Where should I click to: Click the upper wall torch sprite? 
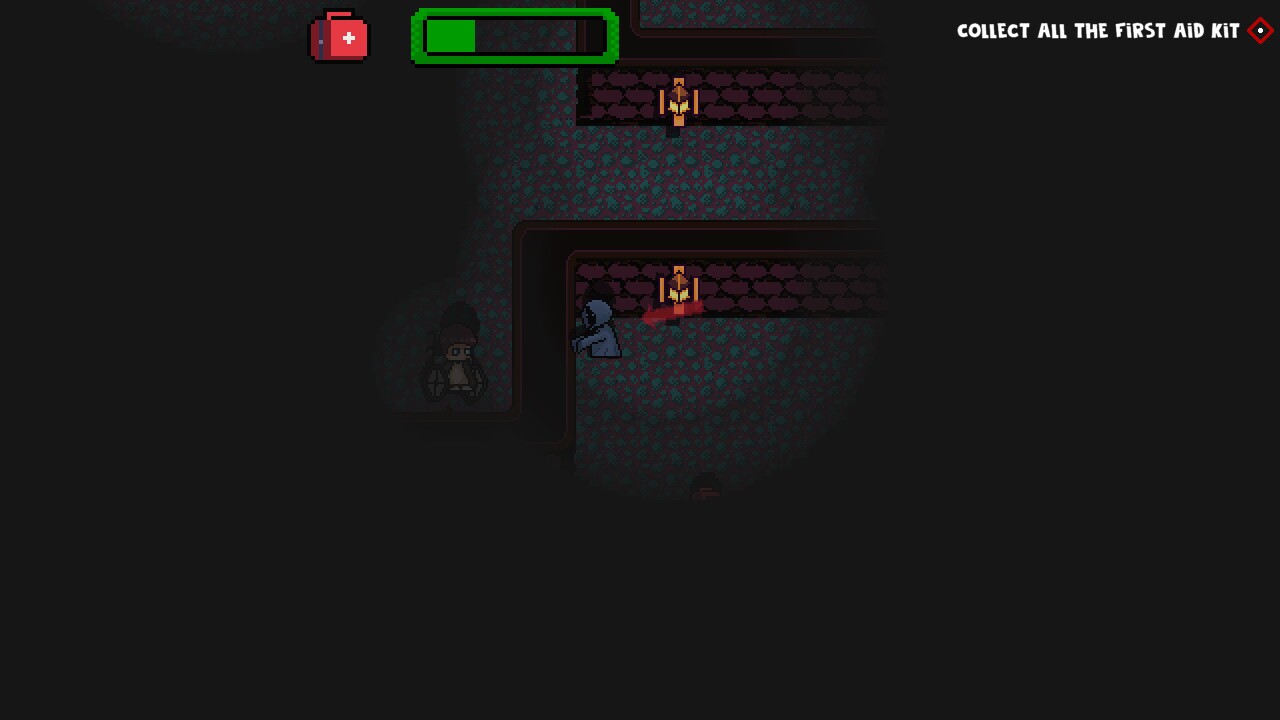(x=679, y=100)
